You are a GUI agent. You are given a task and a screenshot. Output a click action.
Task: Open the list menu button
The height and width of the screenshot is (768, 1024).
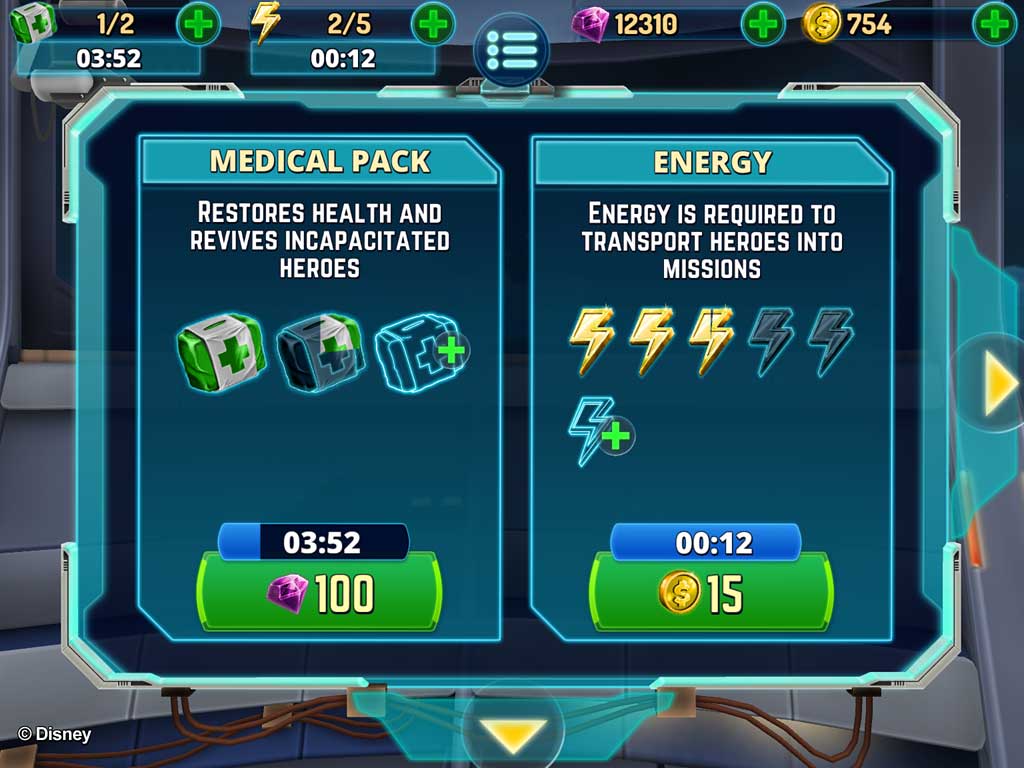tap(511, 50)
